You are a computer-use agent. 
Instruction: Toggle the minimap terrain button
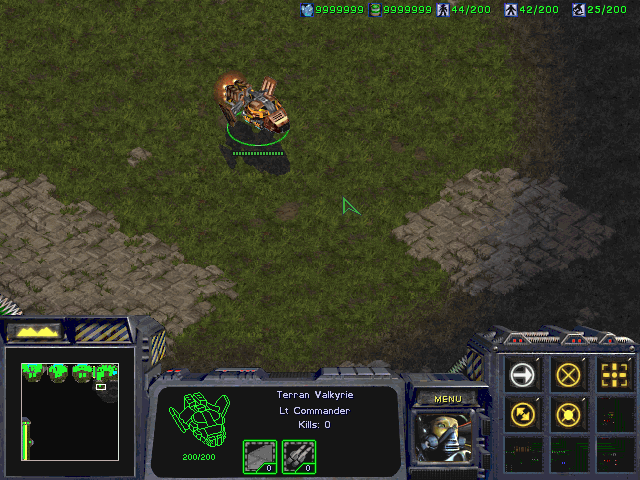click(x=36, y=330)
